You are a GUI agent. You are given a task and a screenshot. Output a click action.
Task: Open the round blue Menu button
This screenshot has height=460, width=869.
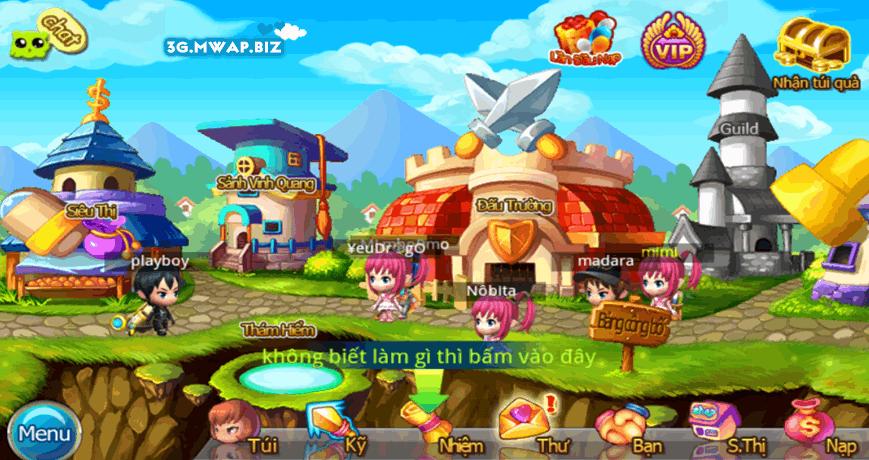pyautogui.click(x=43, y=433)
